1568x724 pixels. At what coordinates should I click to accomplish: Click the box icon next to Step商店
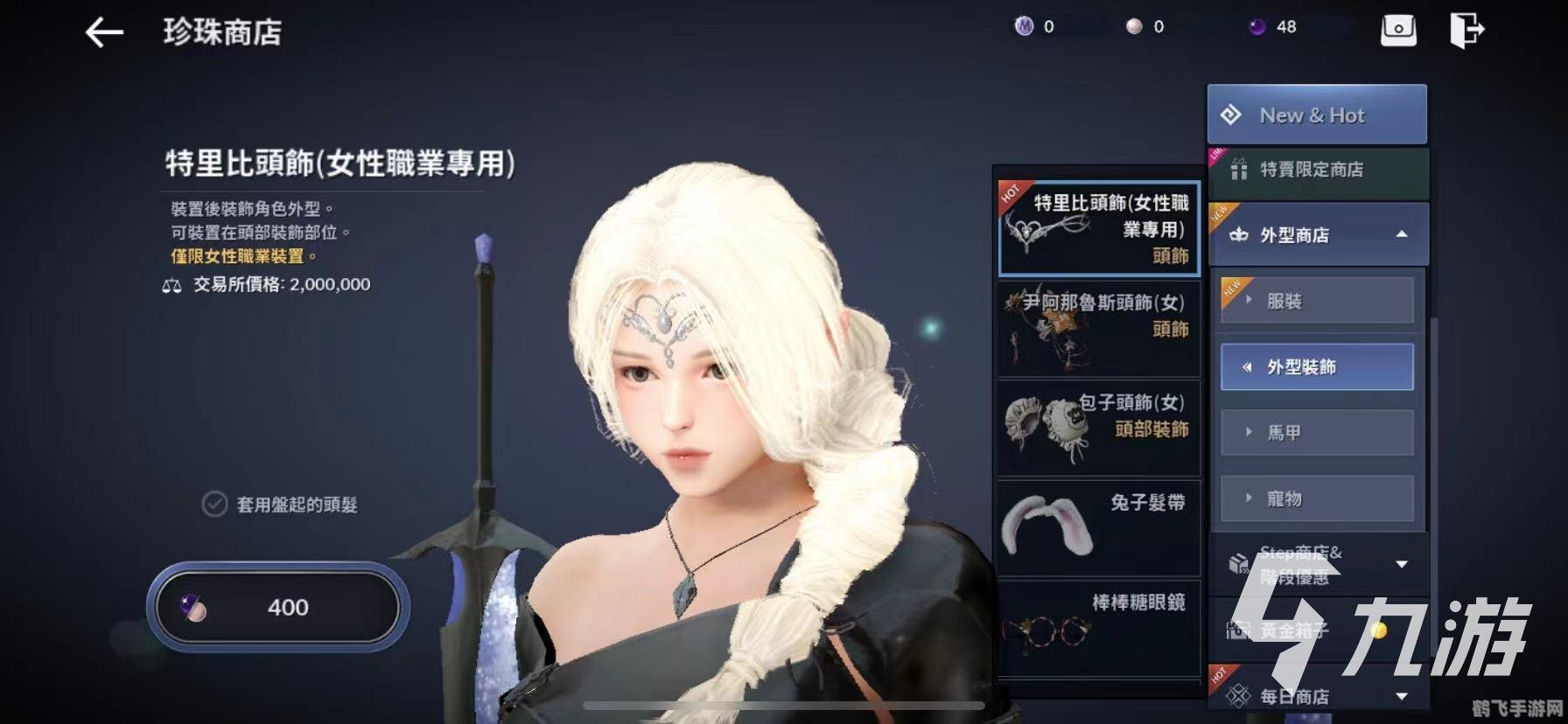coord(1240,562)
